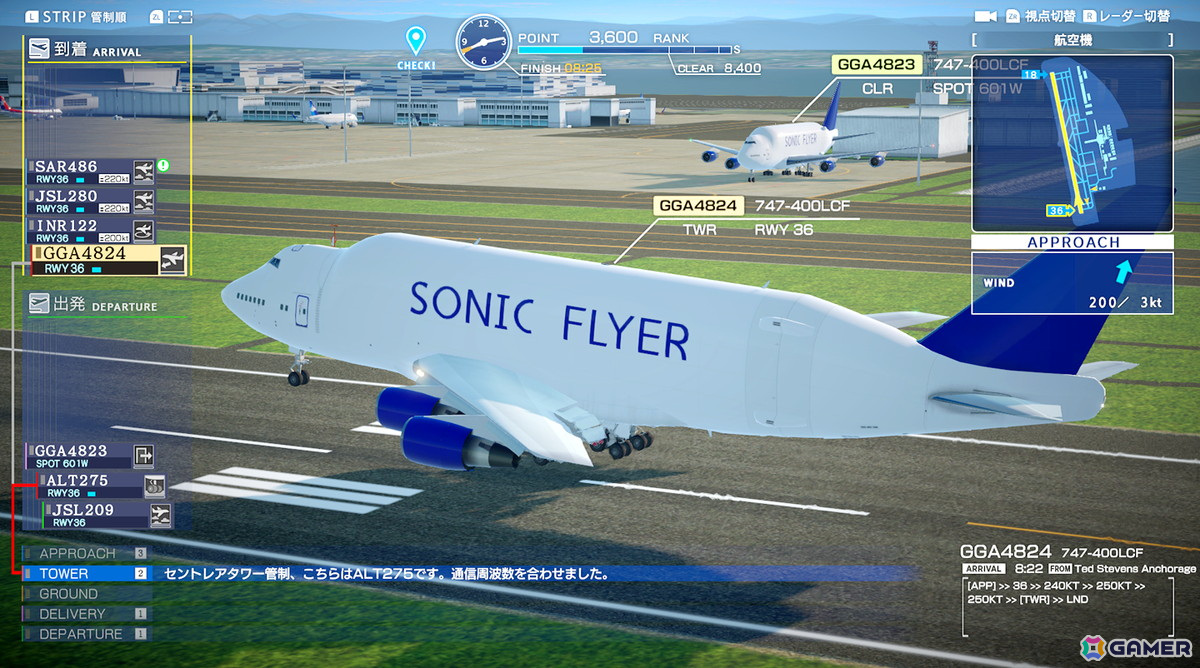Switch to the DEPARTURE frequency channel
Viewport: 1200px width, 668px height.
(80, 634)
